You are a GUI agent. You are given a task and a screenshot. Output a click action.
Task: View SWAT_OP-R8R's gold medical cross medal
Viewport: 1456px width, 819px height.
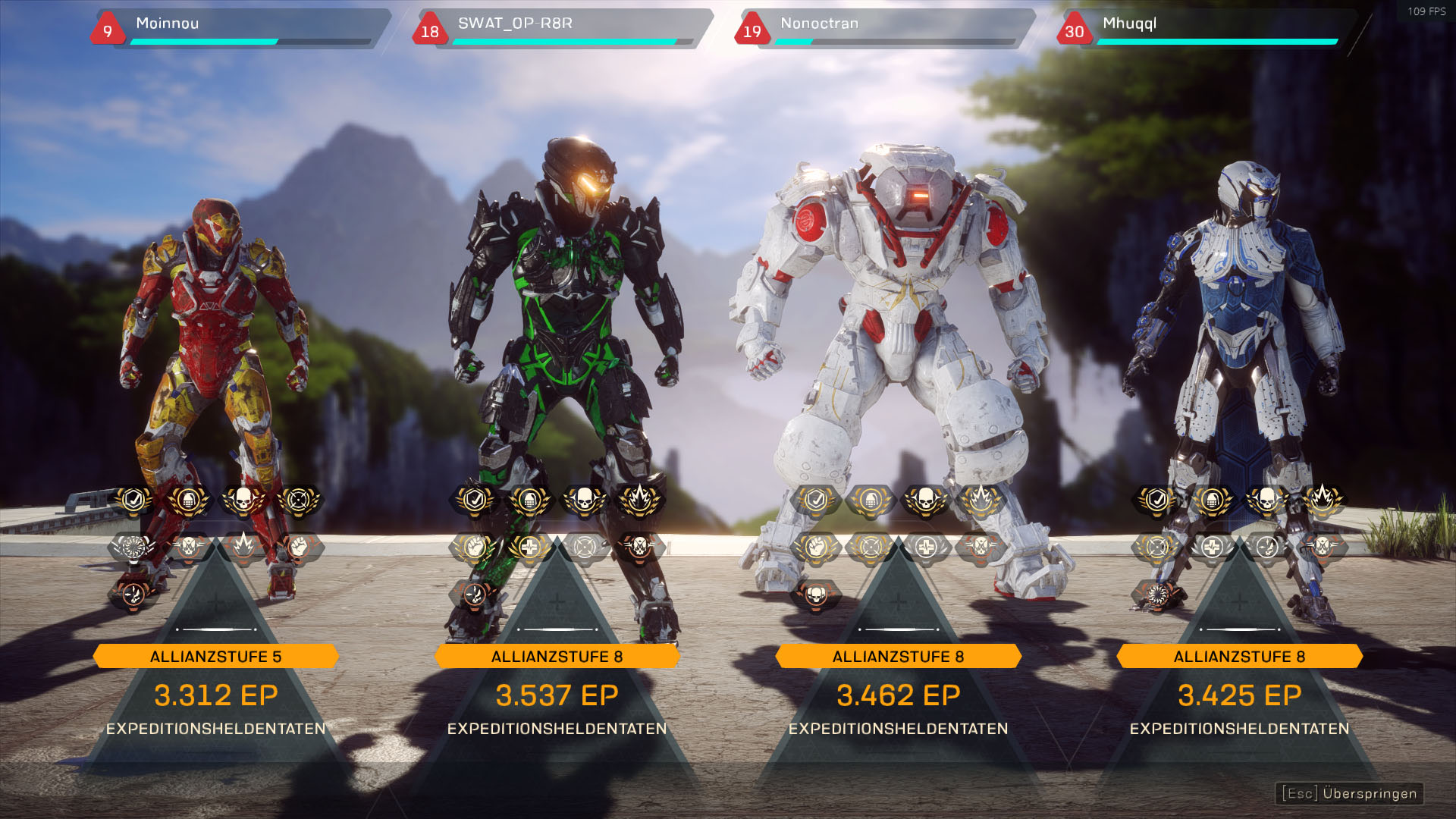[x=529, y=546]
